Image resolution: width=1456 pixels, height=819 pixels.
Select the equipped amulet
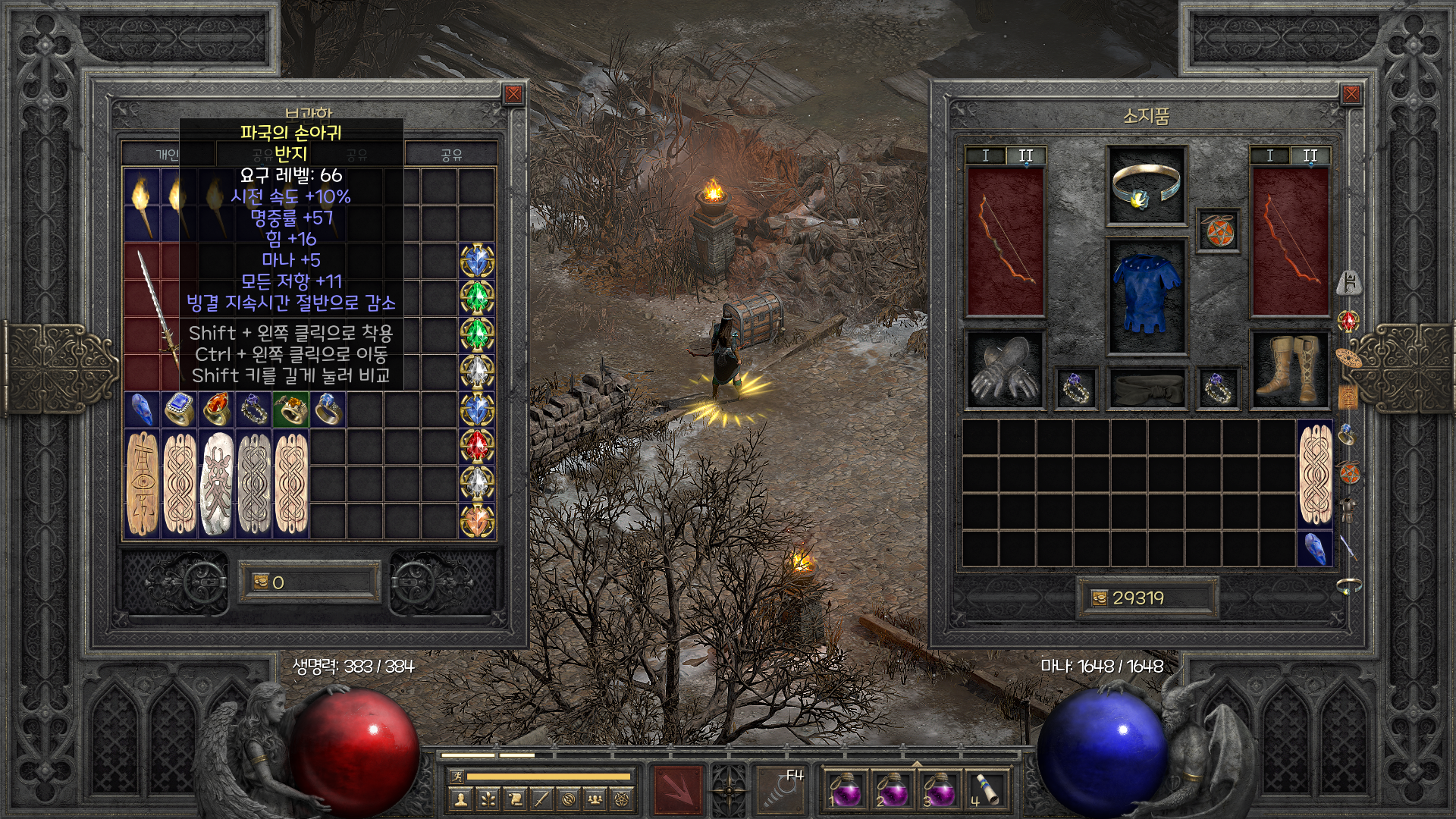coord(1218,231)
